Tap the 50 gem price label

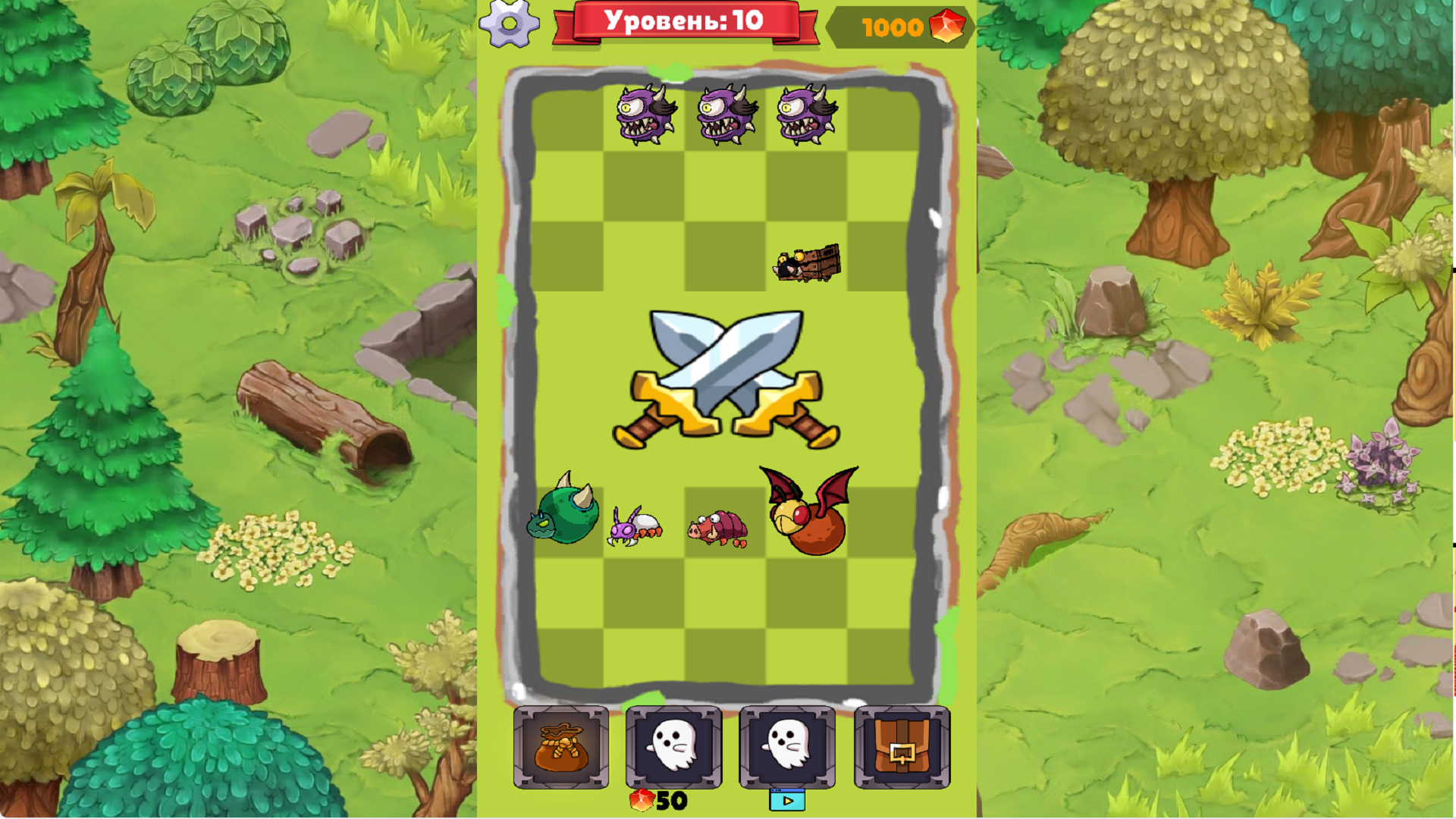click(658, 800)
